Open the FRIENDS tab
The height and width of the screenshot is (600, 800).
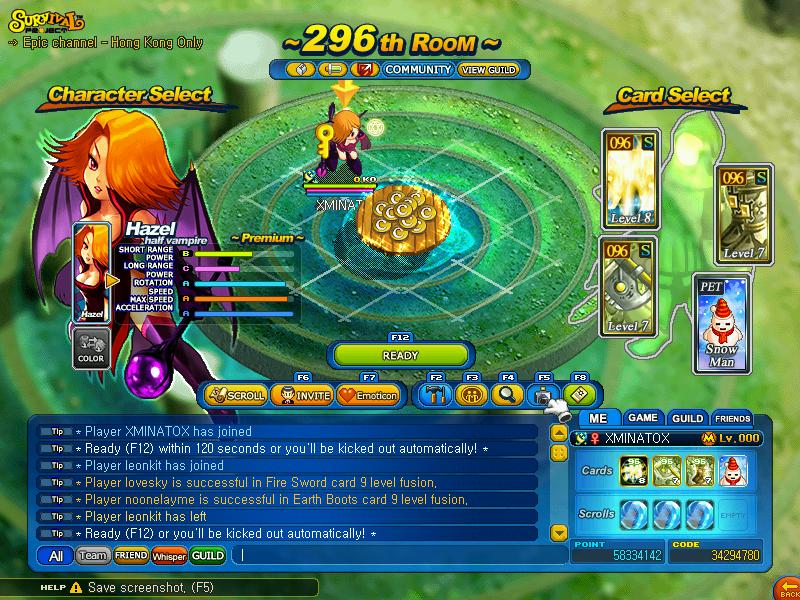[x=732, y=418]
